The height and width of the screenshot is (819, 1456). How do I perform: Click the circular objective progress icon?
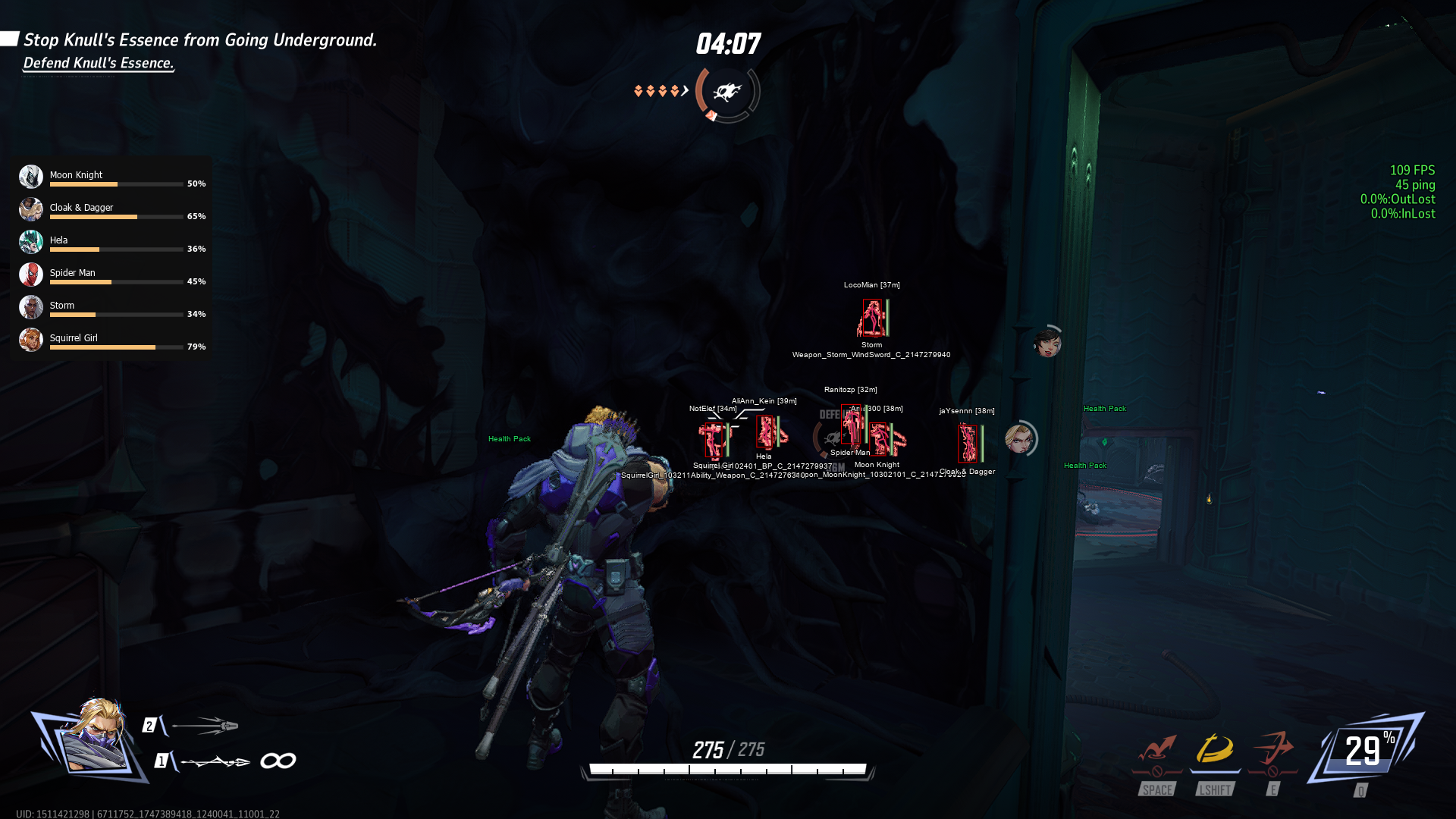(728, 93)
